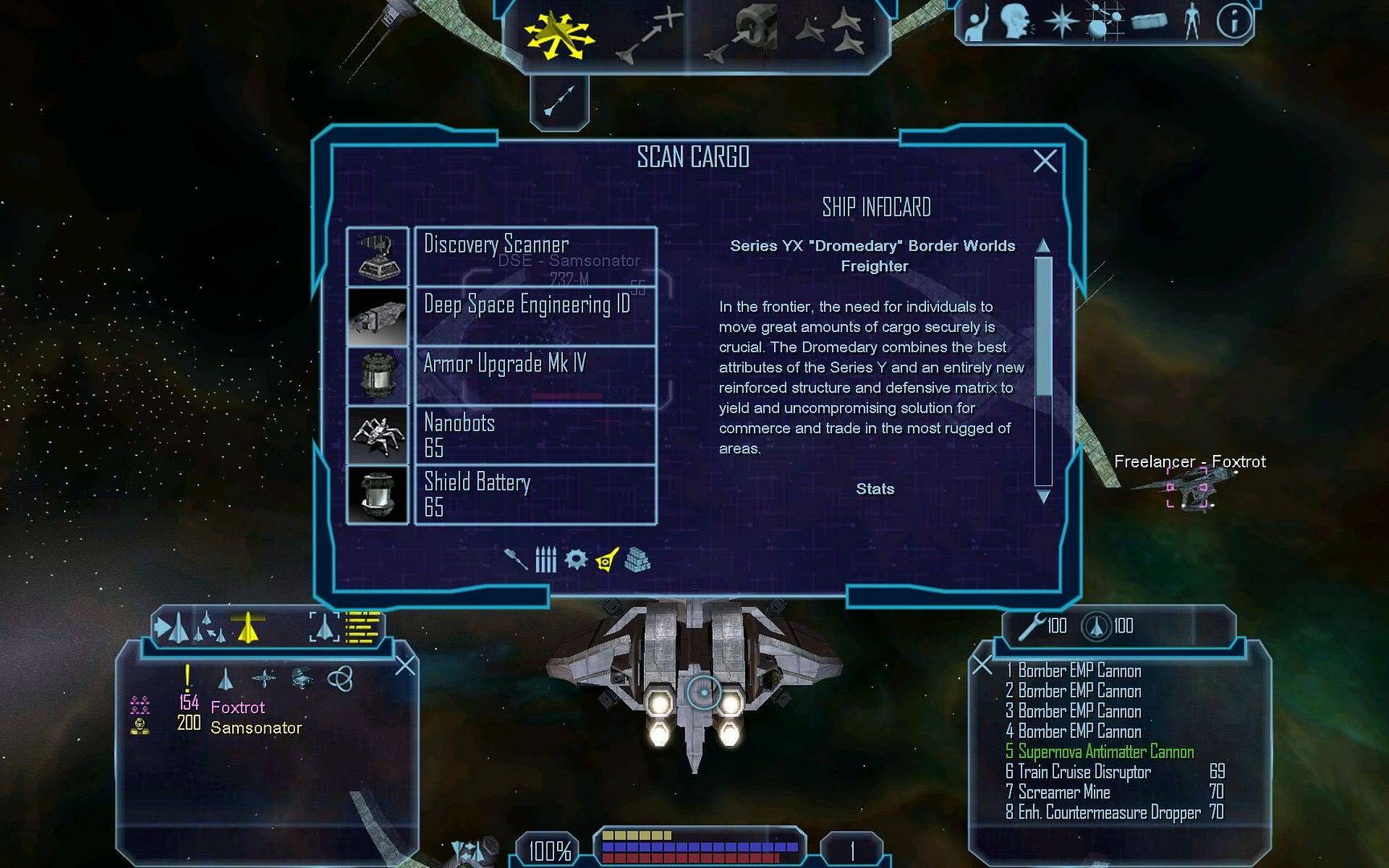Show the ammunition cargo filter
This screenshot has width=1389, height=868.
(x=546, y=559)
